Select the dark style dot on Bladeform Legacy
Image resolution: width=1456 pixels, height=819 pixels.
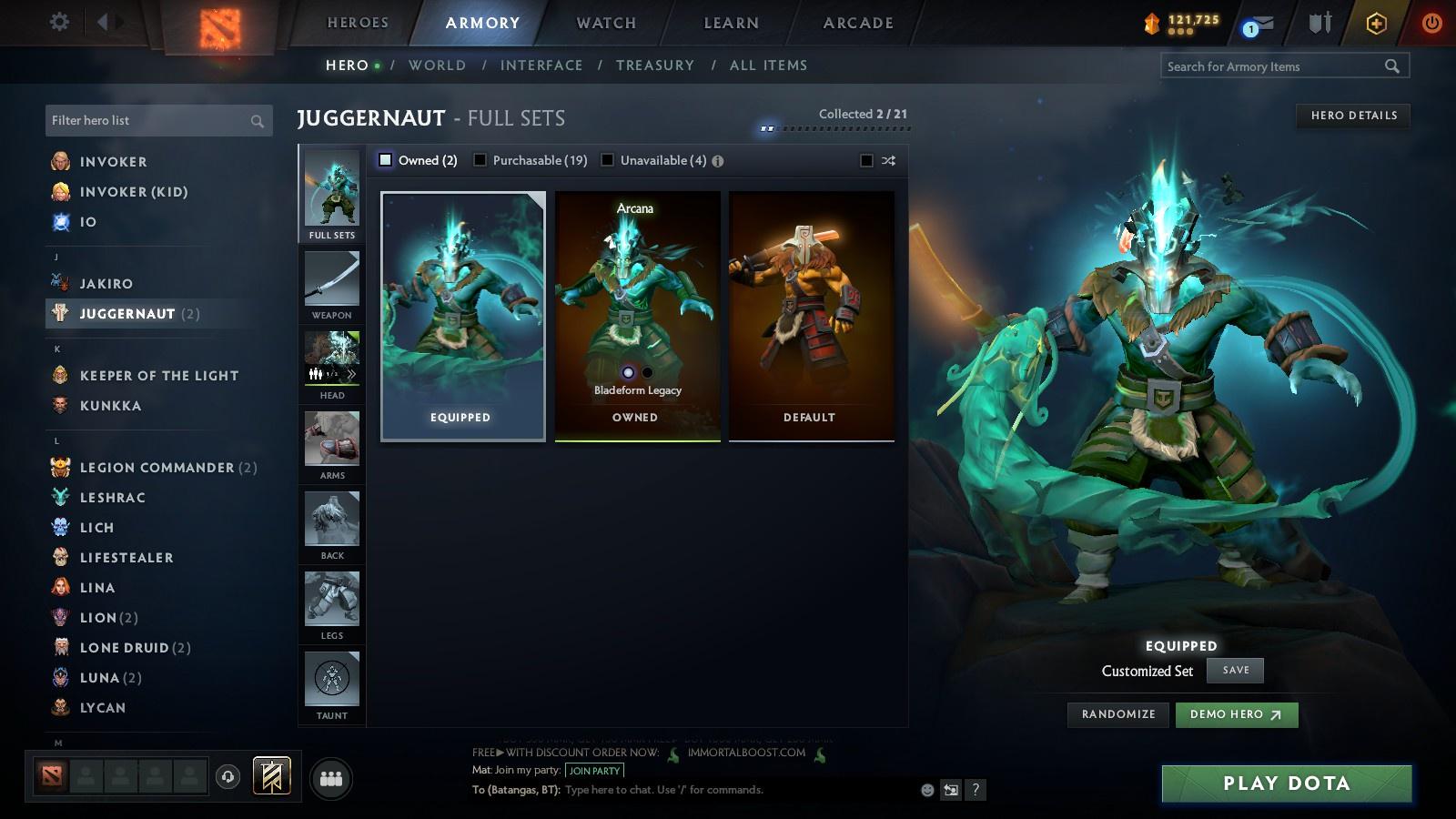click(646, 373)
